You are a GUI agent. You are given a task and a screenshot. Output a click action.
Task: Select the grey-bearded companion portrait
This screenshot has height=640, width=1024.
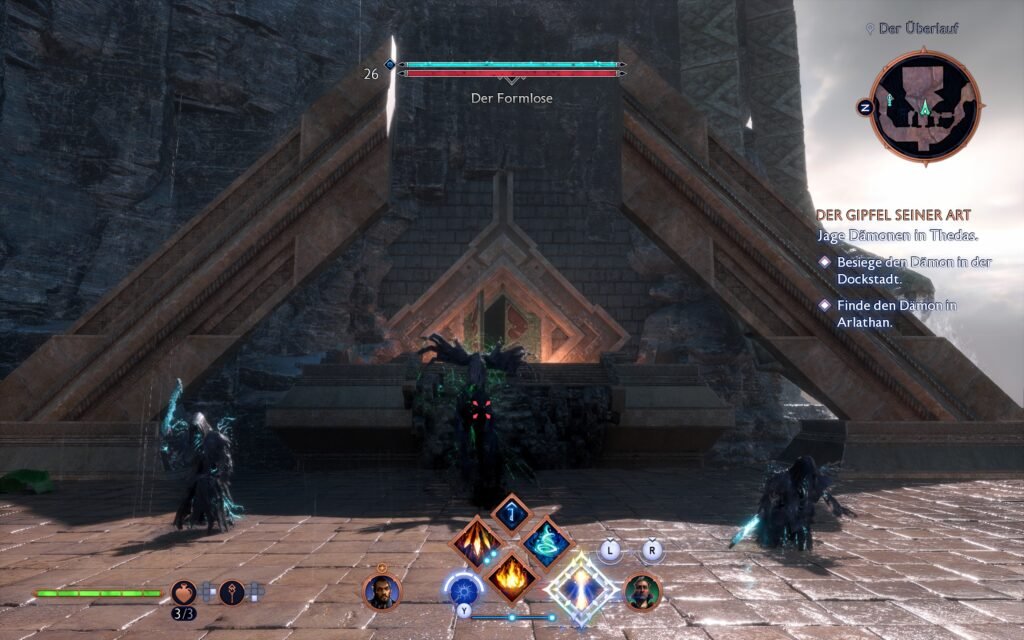pyautogui.click(x=641, y=591)
